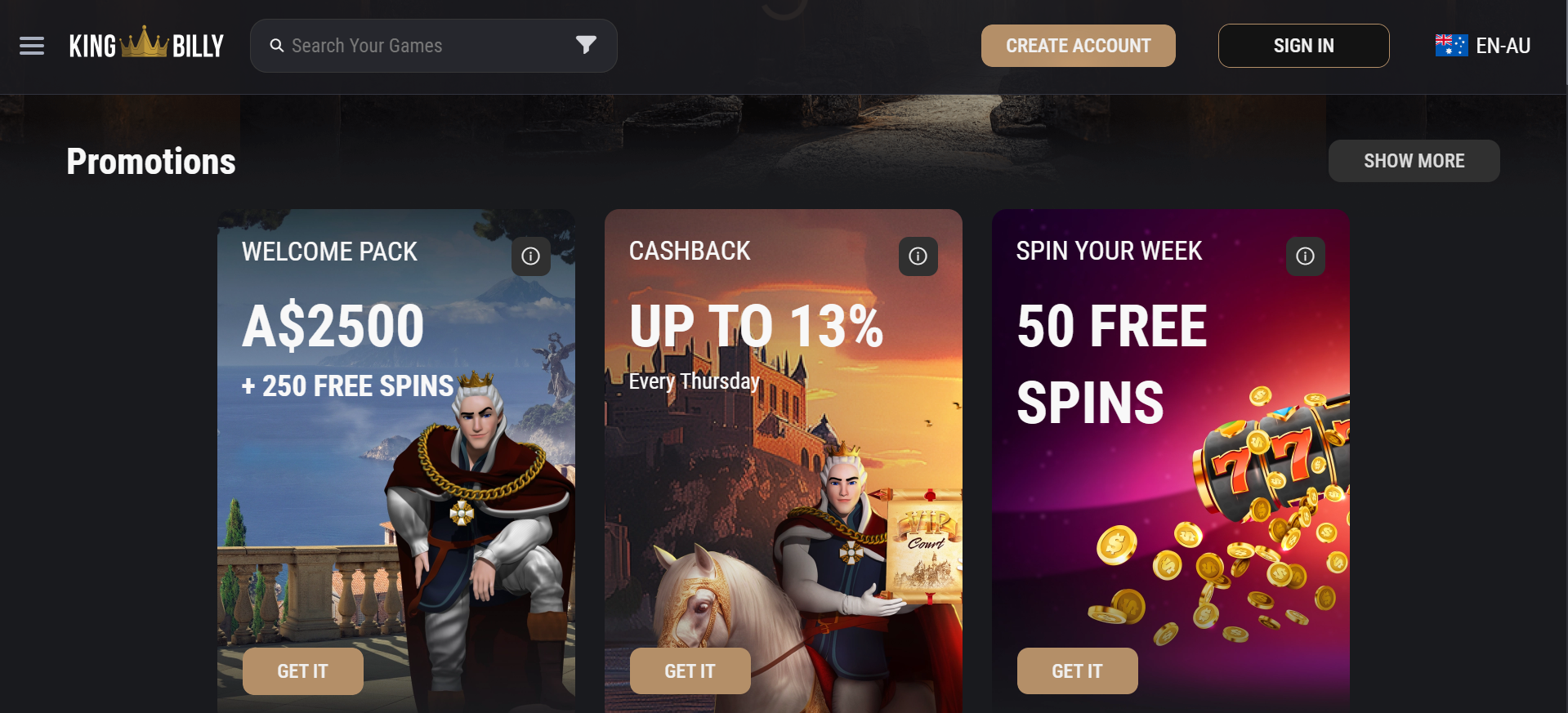Claim the Welcome Pack with Get It

pos(302,671)
